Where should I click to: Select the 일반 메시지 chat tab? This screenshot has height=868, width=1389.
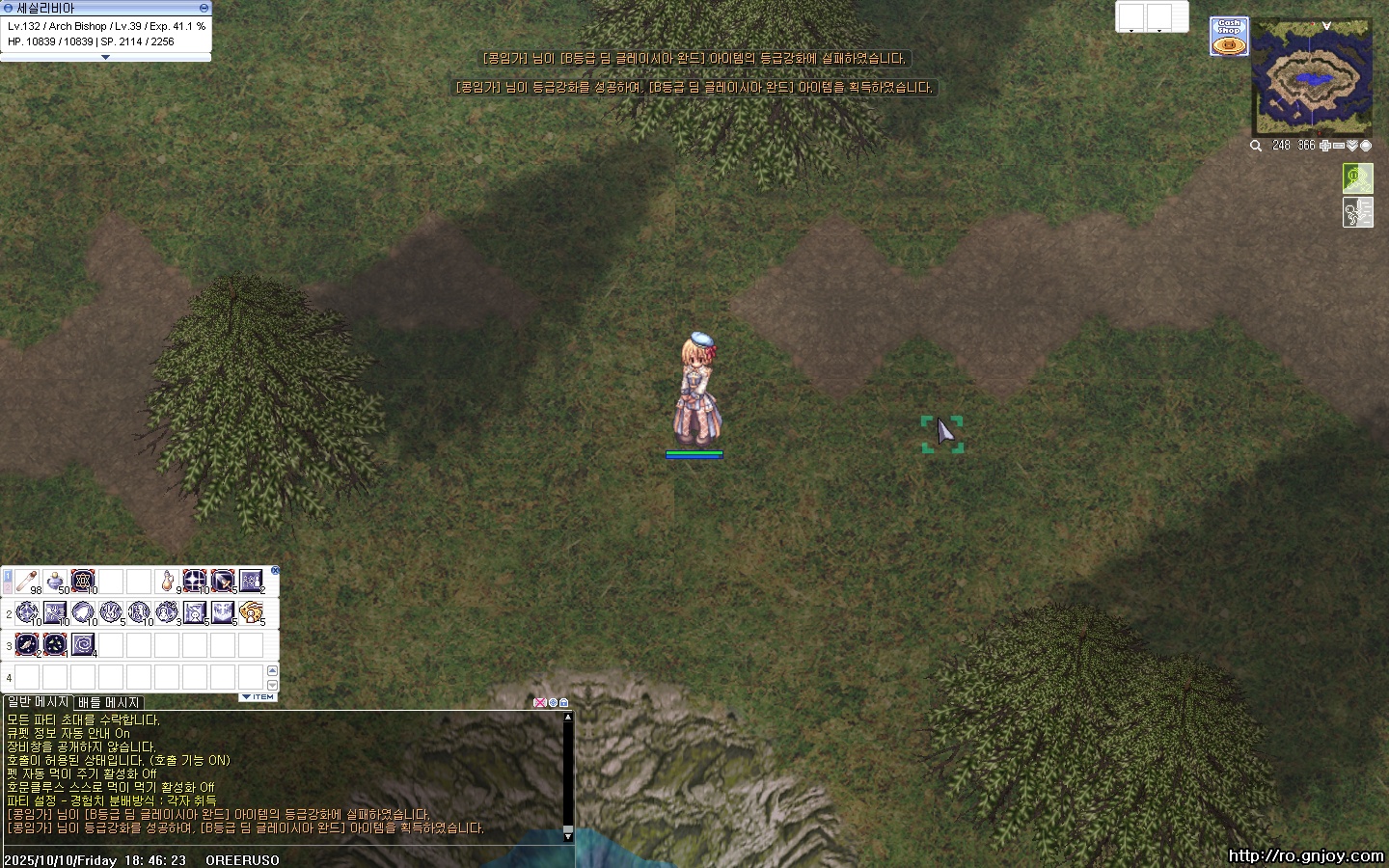click(x=39, y=702)
